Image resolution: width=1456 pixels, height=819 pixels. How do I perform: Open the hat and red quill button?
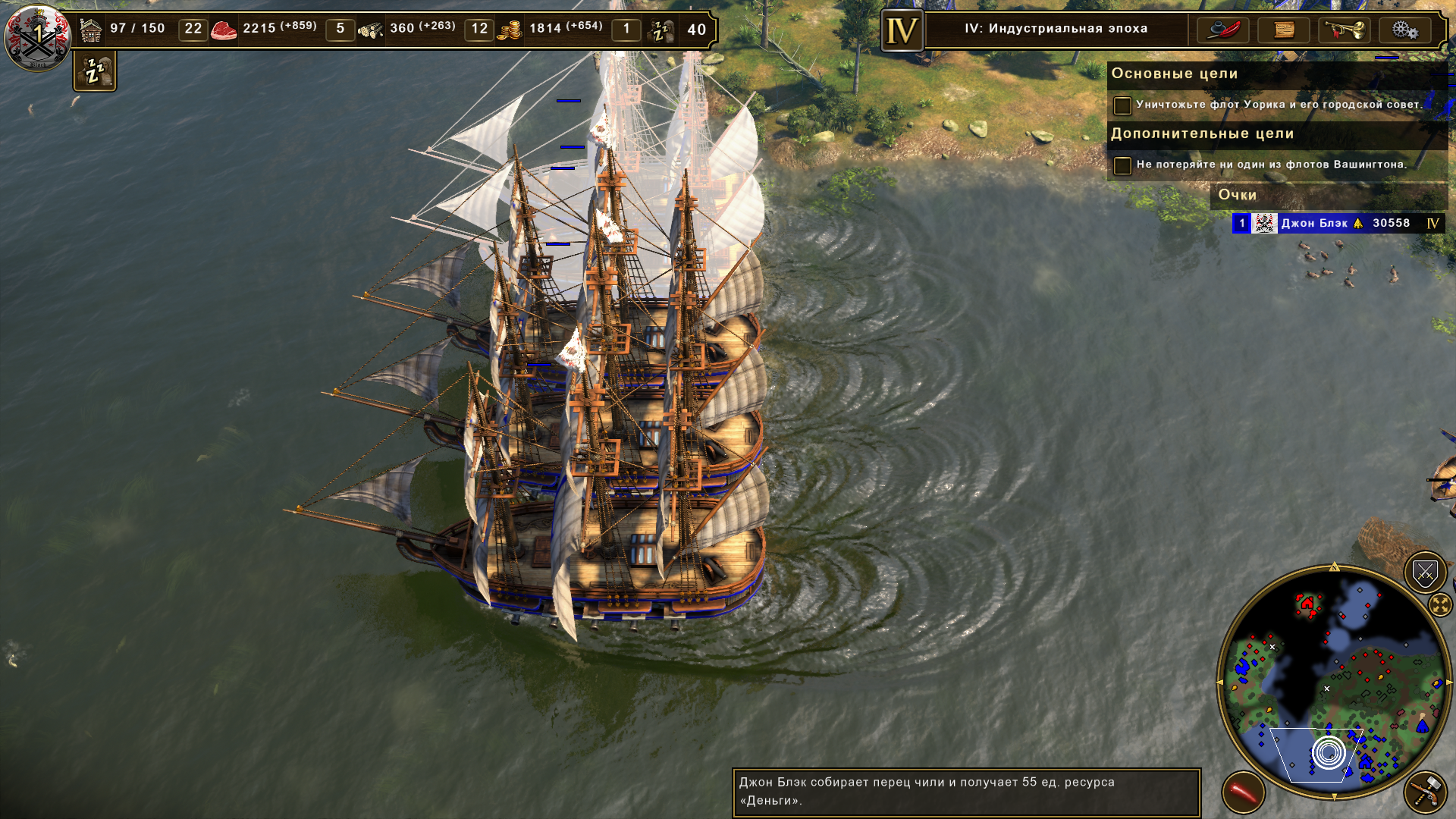(x=1222, y=30)
